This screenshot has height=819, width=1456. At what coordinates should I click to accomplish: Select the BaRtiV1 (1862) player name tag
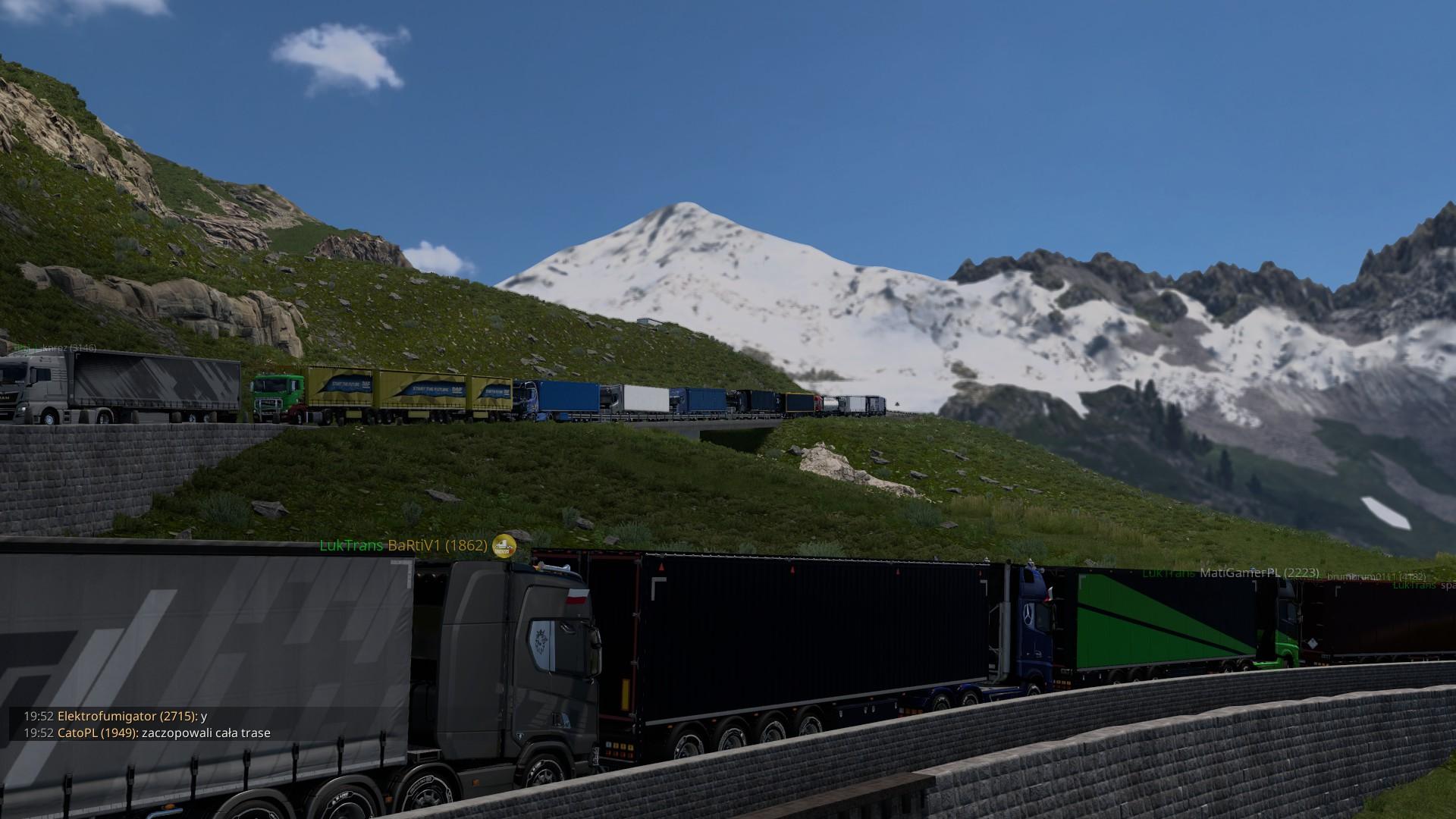coord(438,545)
